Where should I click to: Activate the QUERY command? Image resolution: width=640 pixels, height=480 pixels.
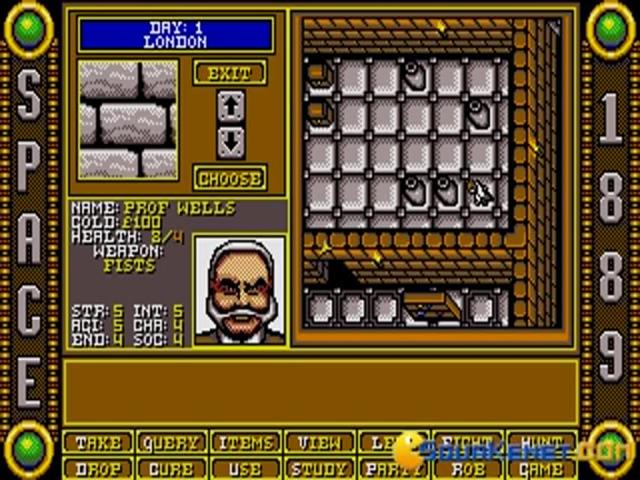(x=169, y=443)
